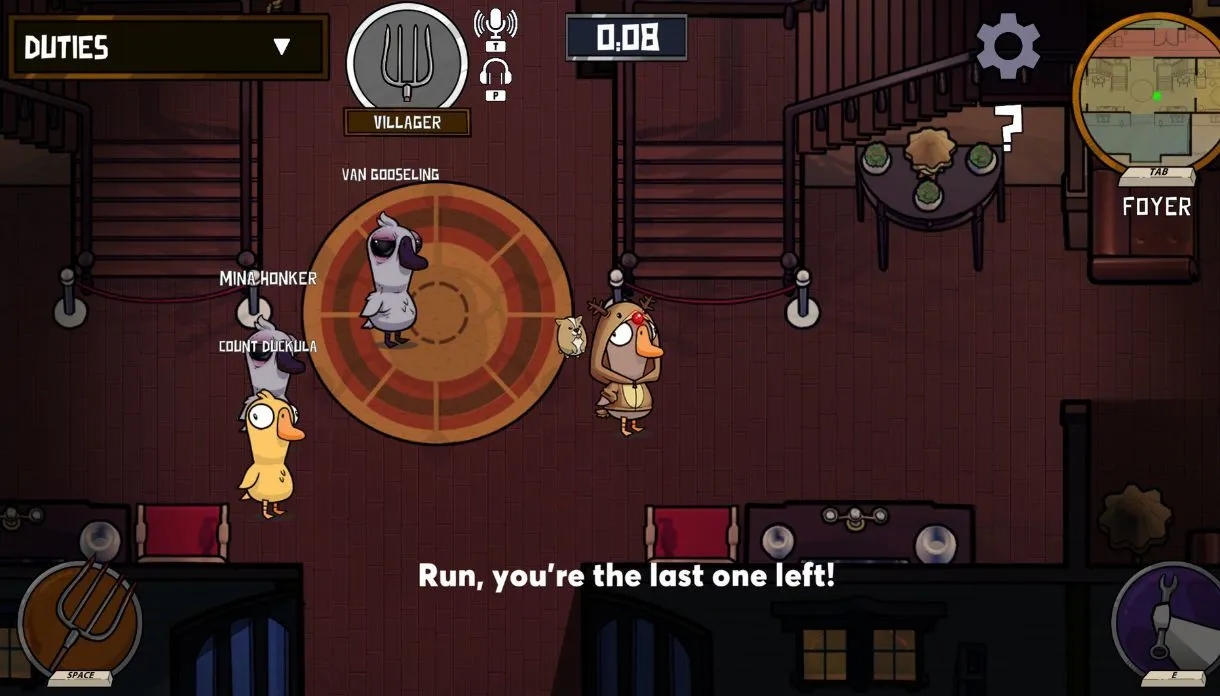
Task: Open settings with the gear icon
Action: [x=1007, y=46]
